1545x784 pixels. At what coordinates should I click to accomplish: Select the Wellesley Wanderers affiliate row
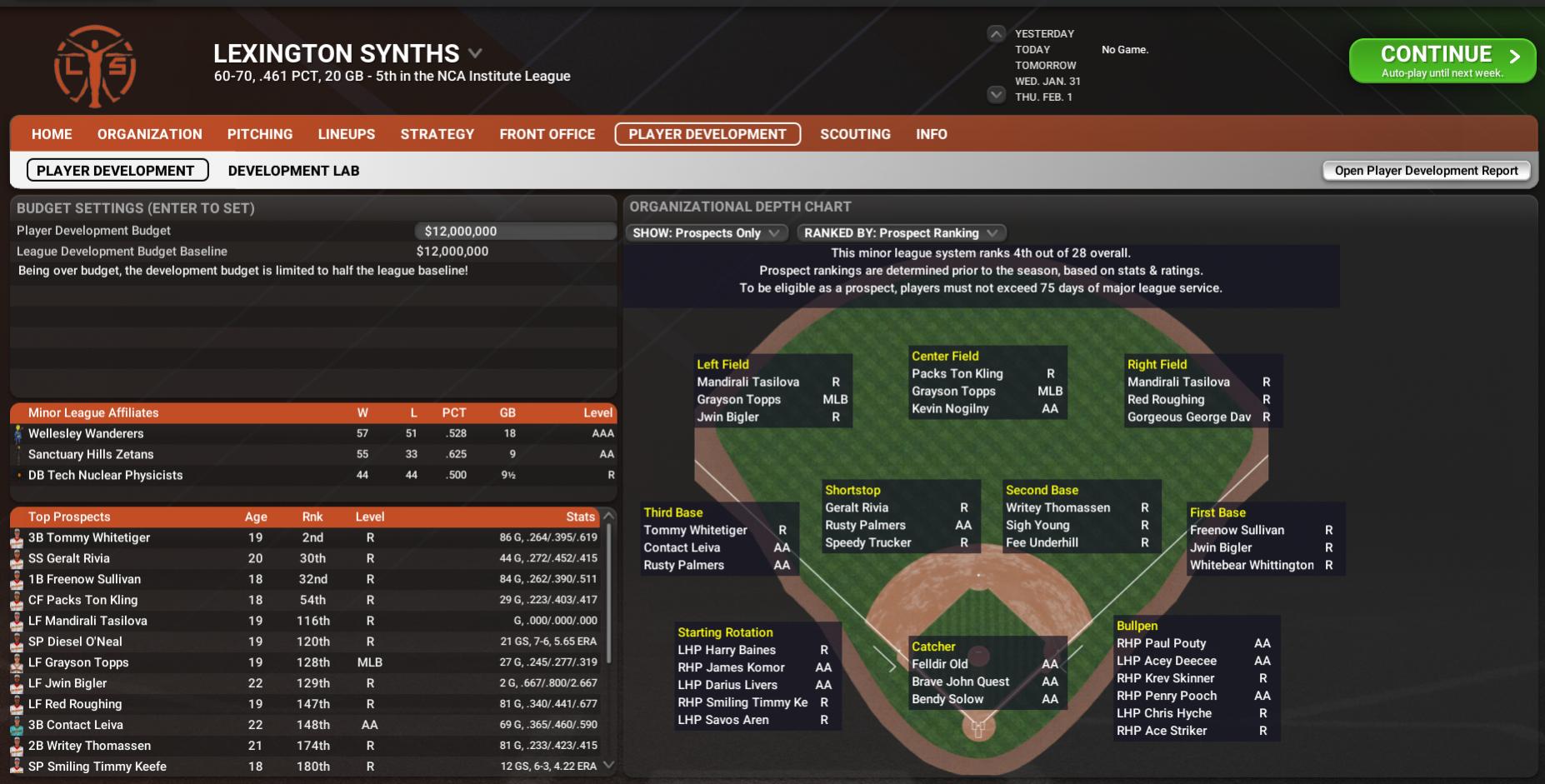(x=86, y=433)
